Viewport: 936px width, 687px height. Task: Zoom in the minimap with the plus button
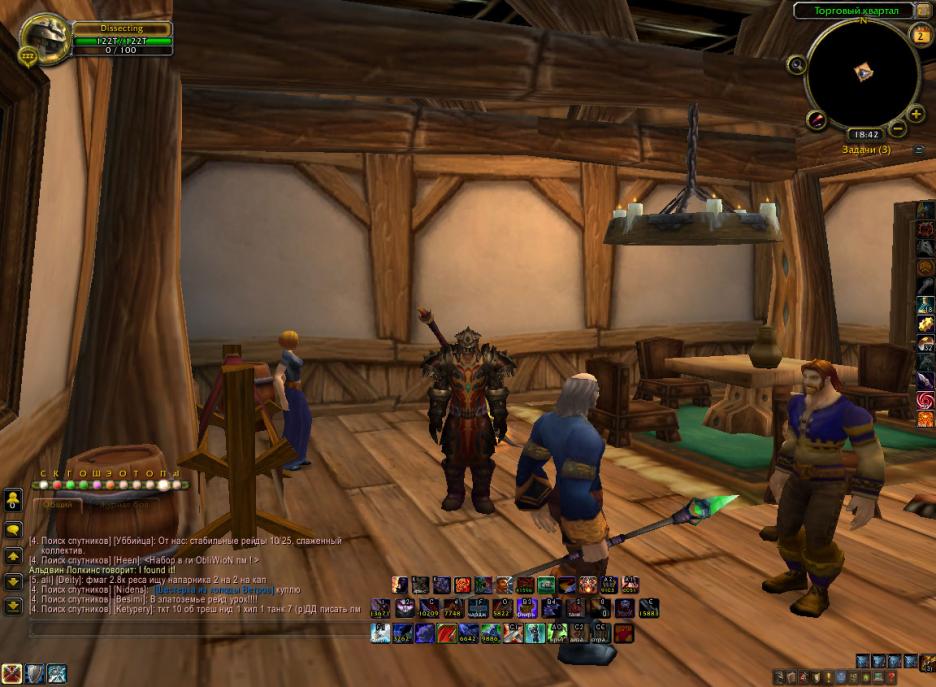916,114
